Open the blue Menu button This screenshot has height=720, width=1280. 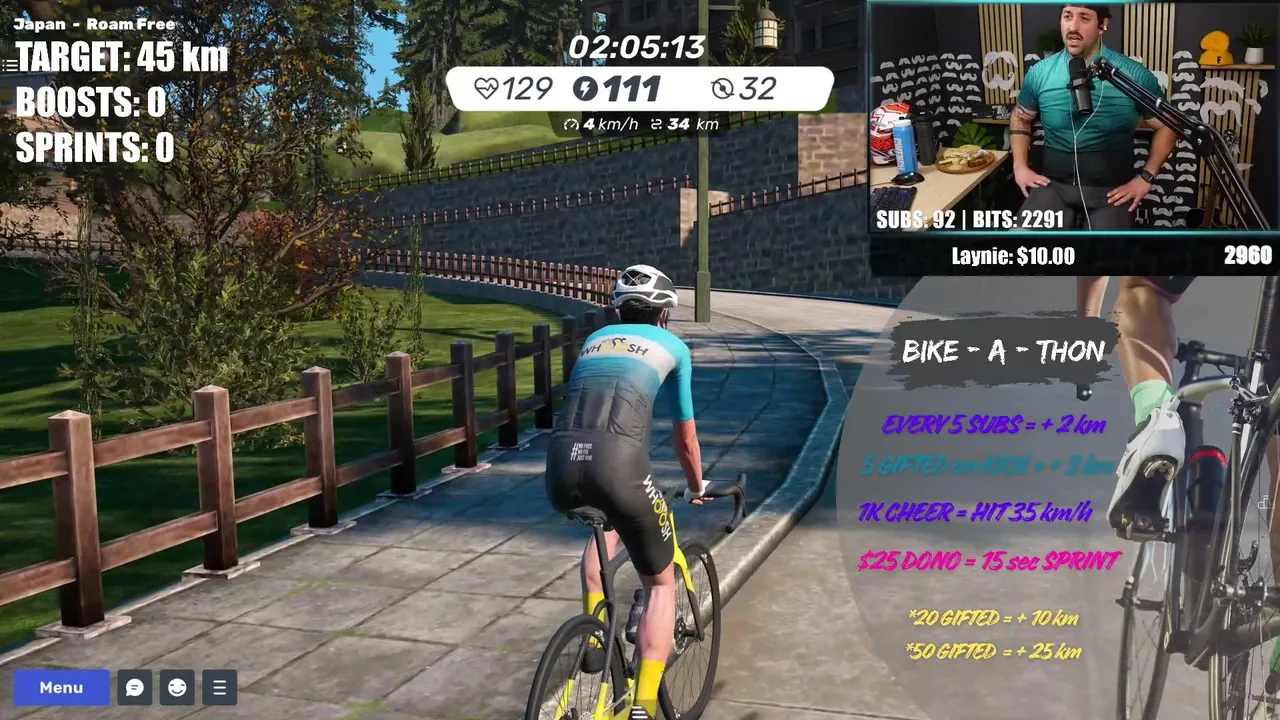61,688
